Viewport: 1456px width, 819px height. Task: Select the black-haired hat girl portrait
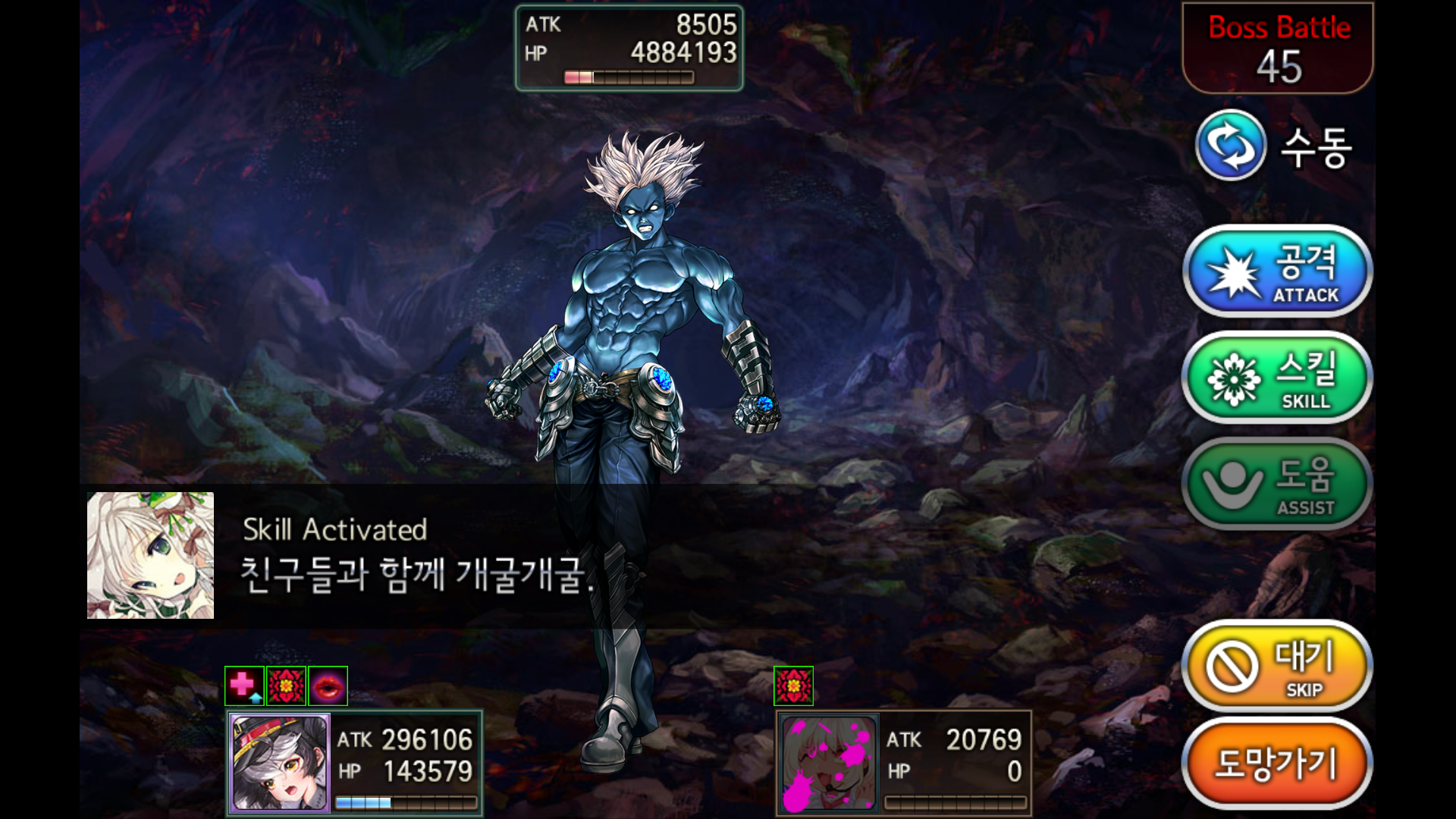click(280, 763)
